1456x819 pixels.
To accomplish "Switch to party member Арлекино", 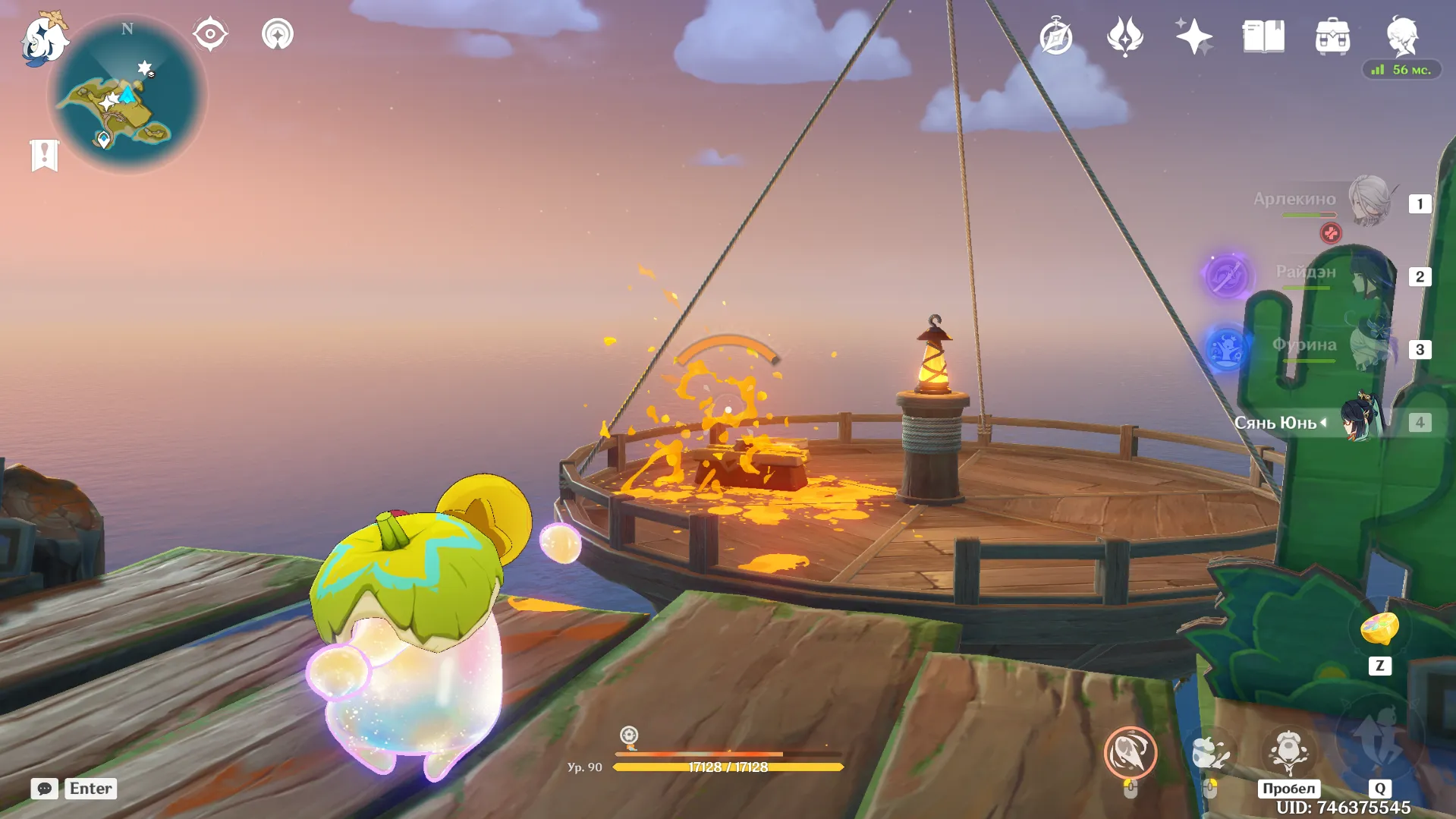I will coord(1368,200).
